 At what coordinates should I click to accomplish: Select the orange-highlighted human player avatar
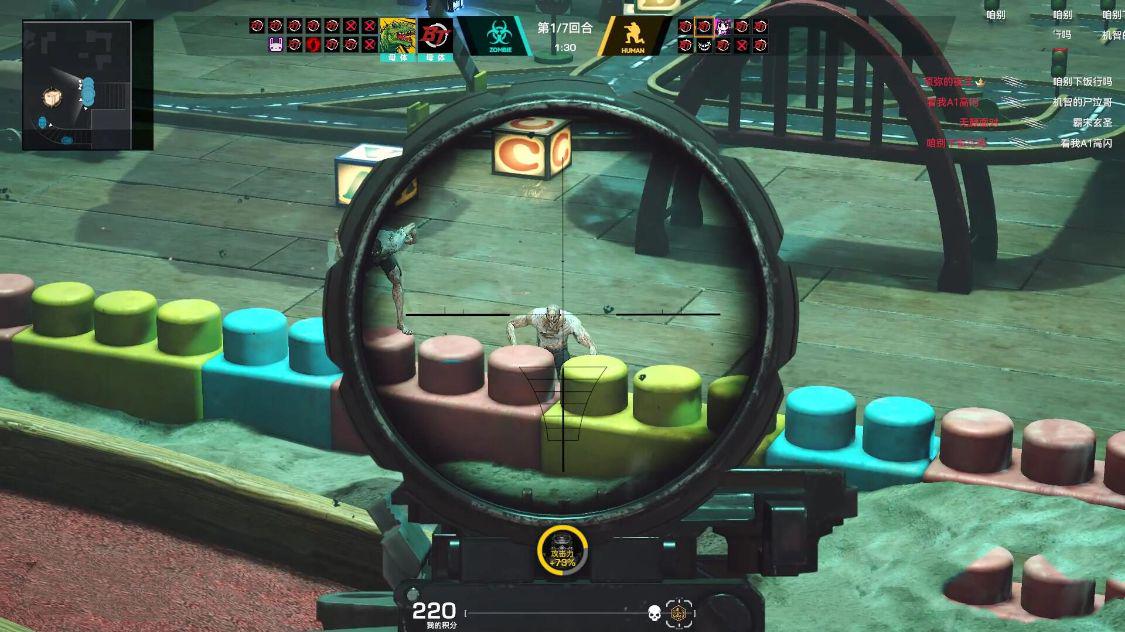[x=704, y=26]
